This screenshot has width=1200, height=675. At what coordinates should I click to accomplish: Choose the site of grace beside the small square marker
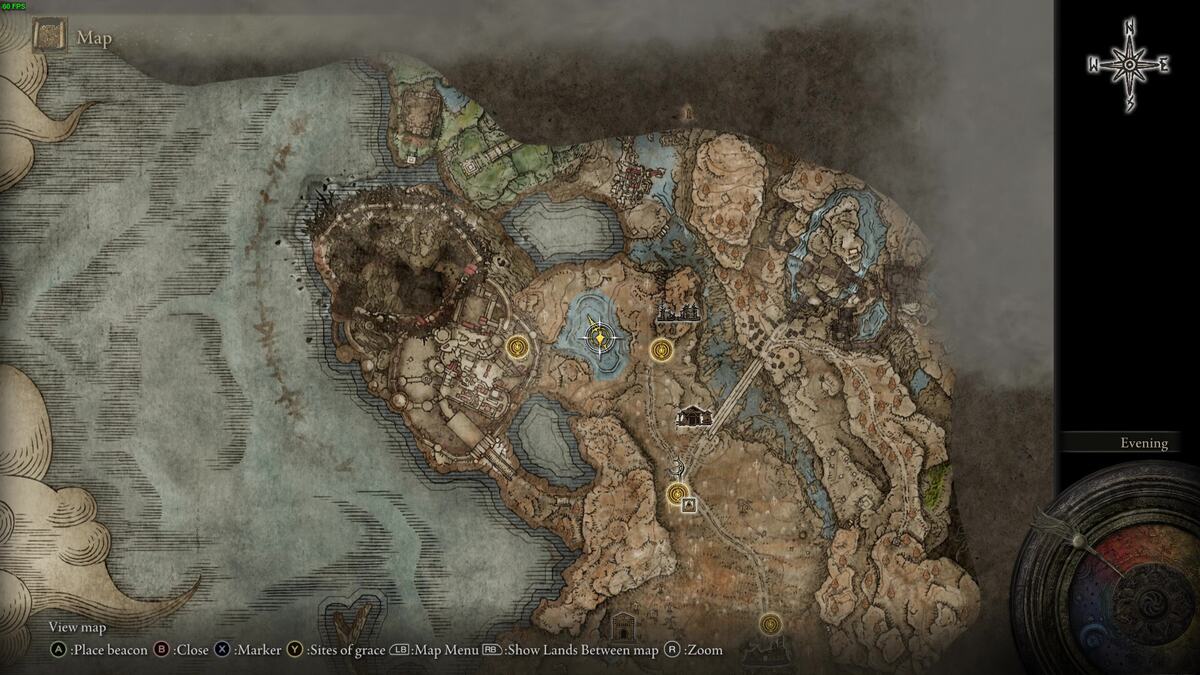pos(679,492)
